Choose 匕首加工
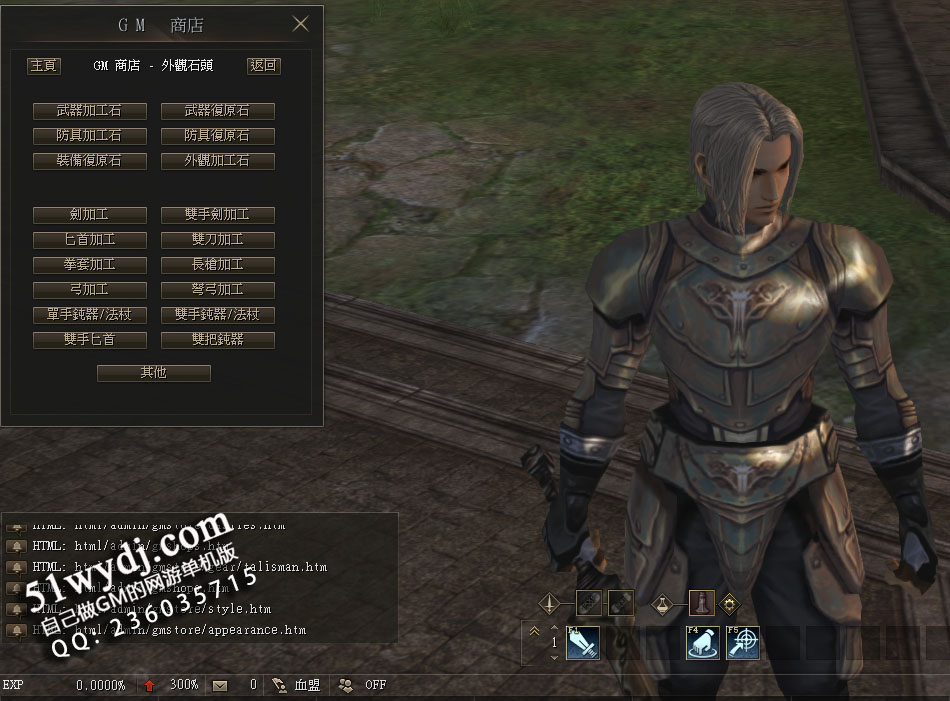This screenshot has height=701, width=950. click(x=90, y=240)
